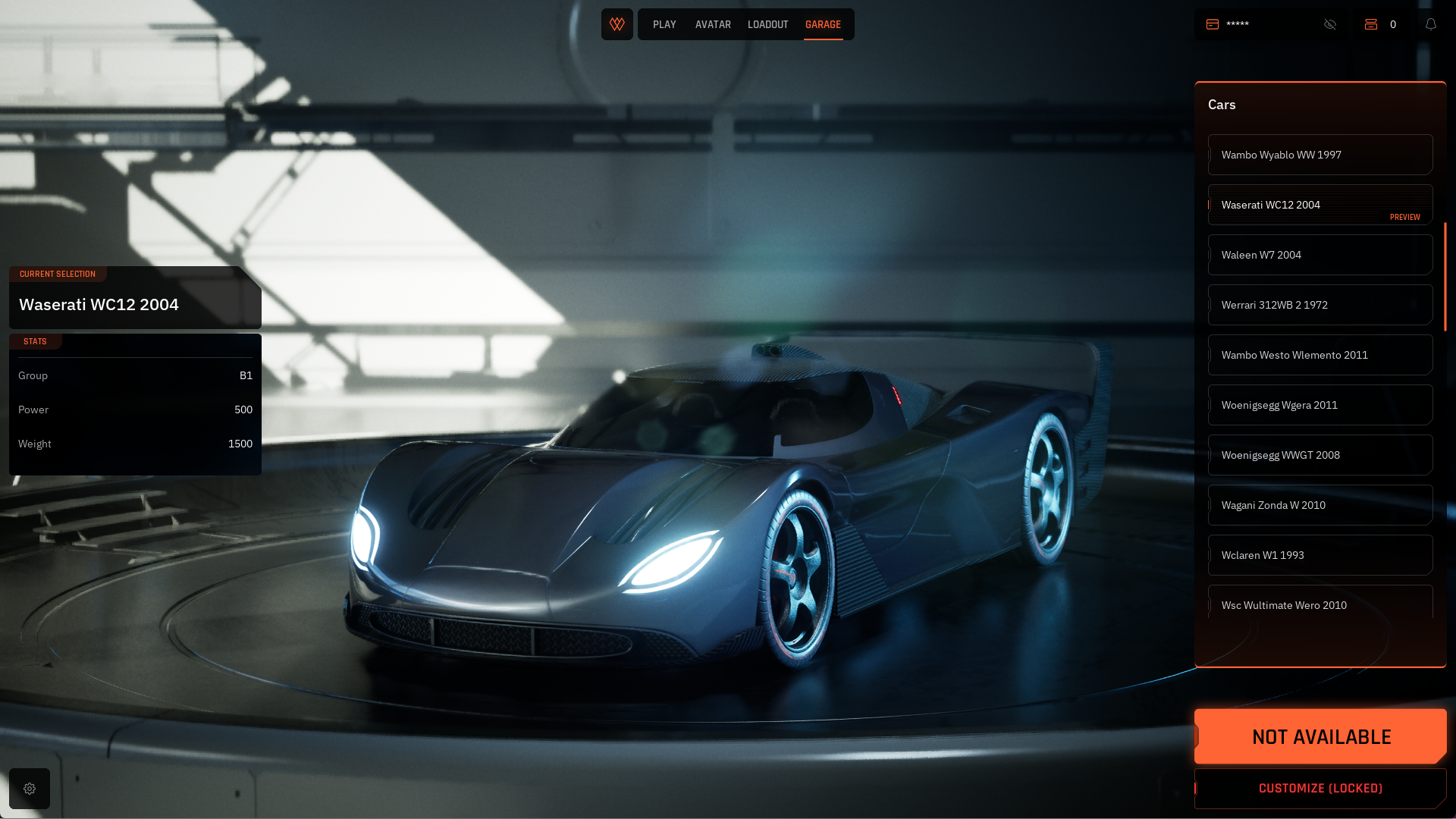Click the orange logo home button
This screenshot has width=1456, height=819.
(617, 24)
